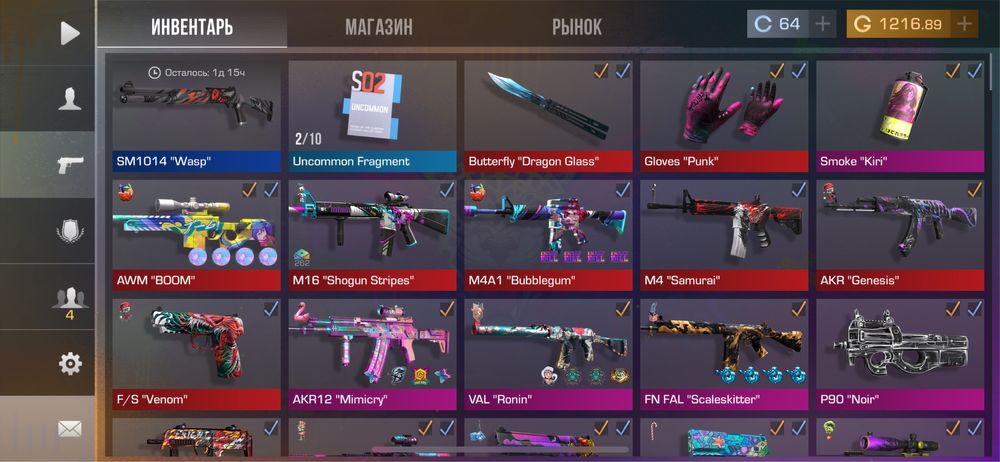This screenshot has width=1000, height=462.
Task: Open the mail envelope icon
Action: [x=69, y=429]
